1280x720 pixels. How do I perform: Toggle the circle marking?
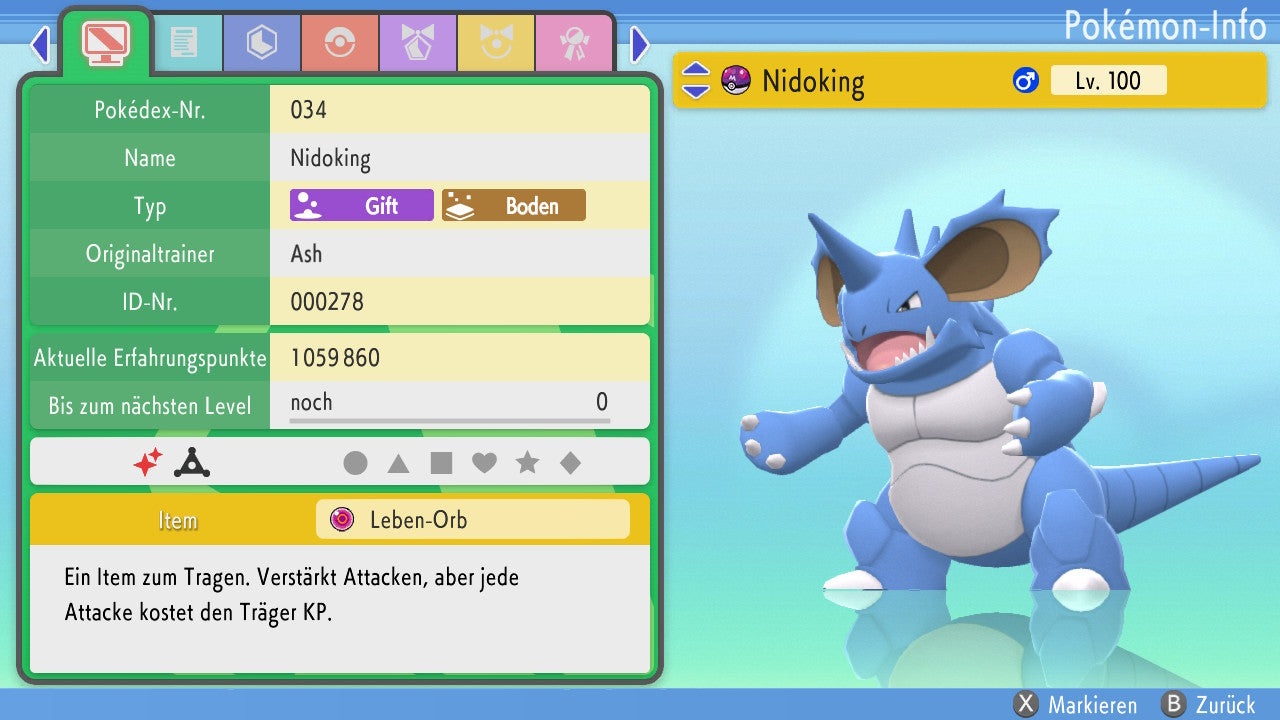(355, 463)
